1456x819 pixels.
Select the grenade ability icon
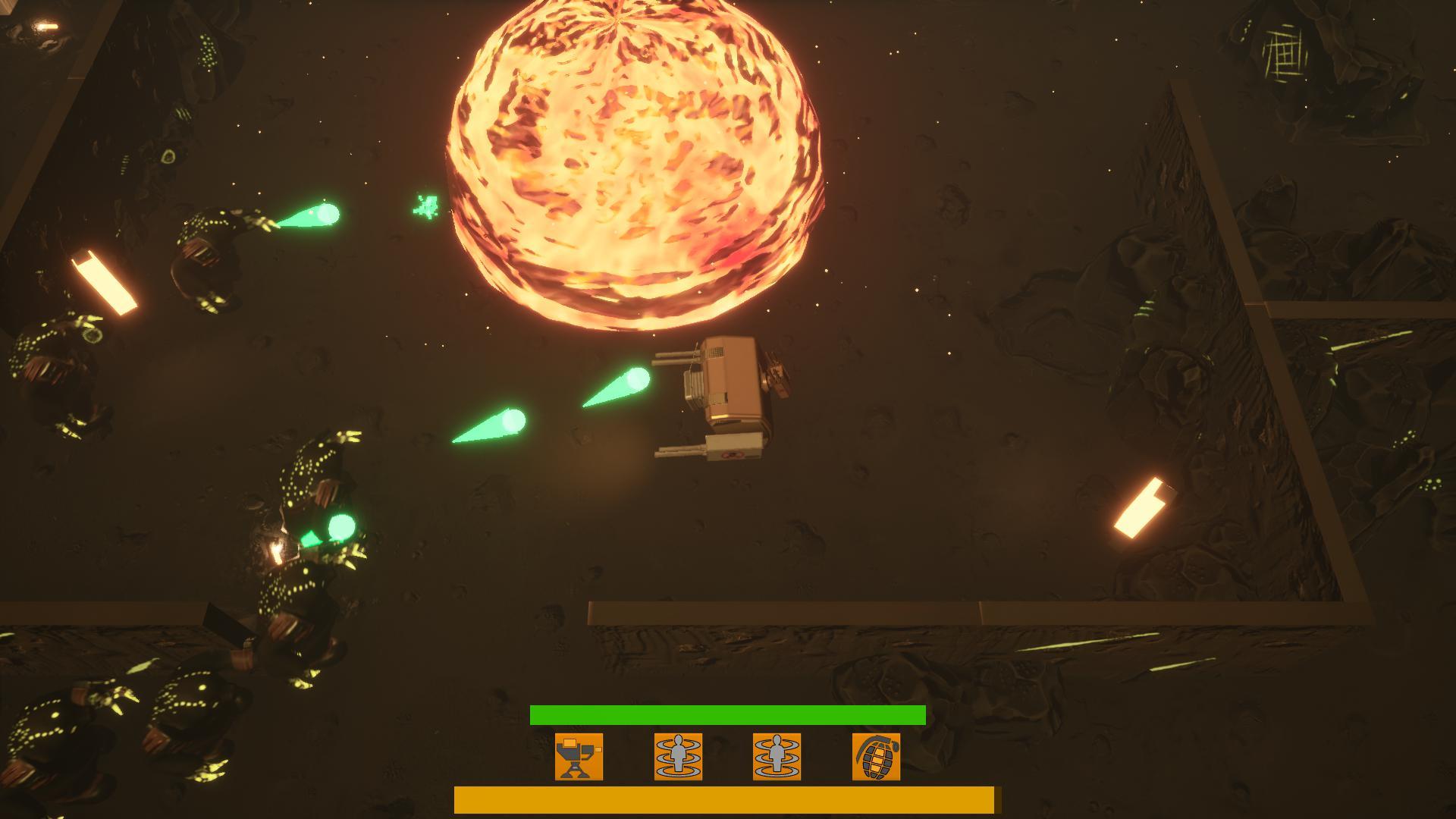[876, 756]
